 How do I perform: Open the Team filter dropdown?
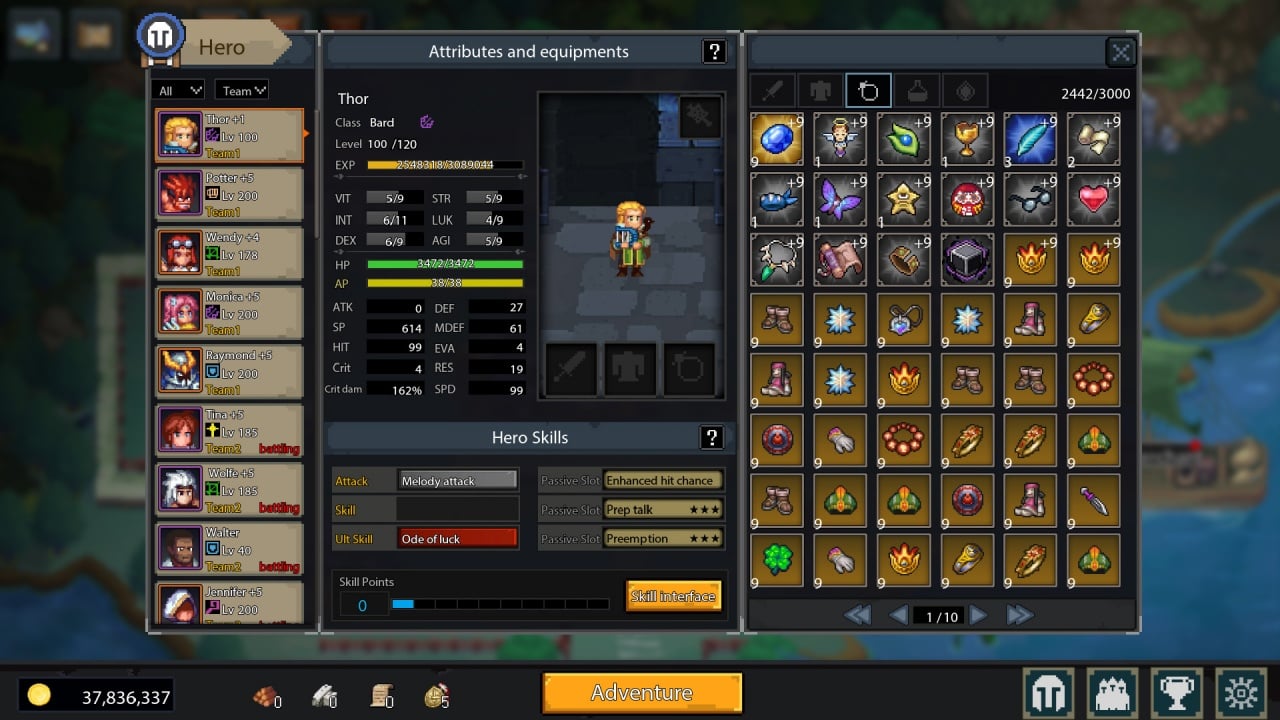click(x=243, y=90)
